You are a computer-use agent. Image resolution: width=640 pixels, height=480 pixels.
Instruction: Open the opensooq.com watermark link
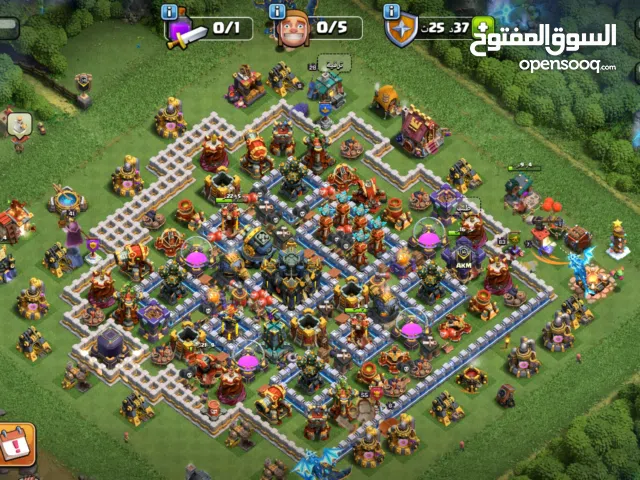pyautogui.click(x=566, y=65)
